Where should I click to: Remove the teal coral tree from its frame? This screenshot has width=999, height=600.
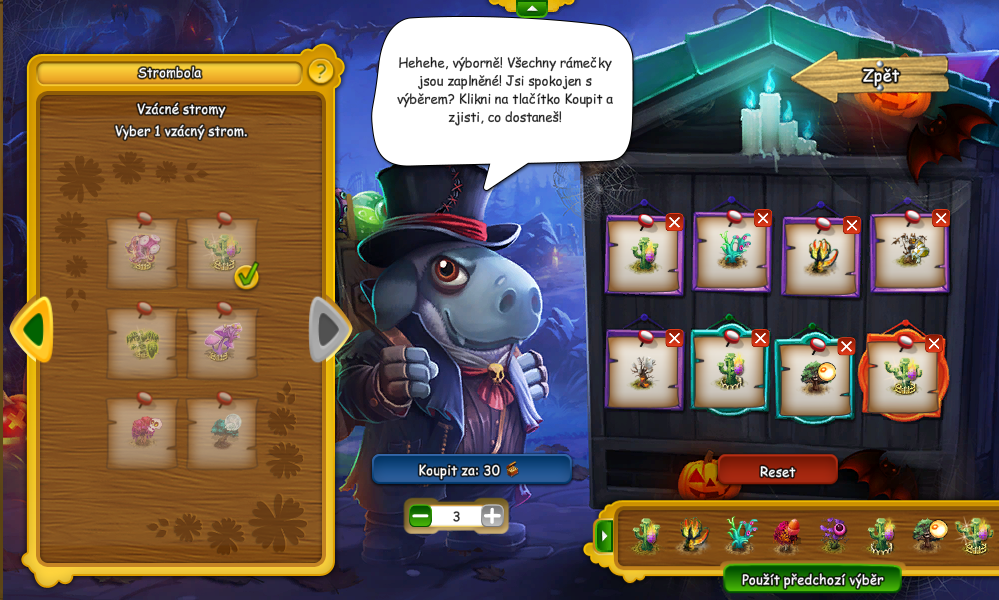coord(763,218)
